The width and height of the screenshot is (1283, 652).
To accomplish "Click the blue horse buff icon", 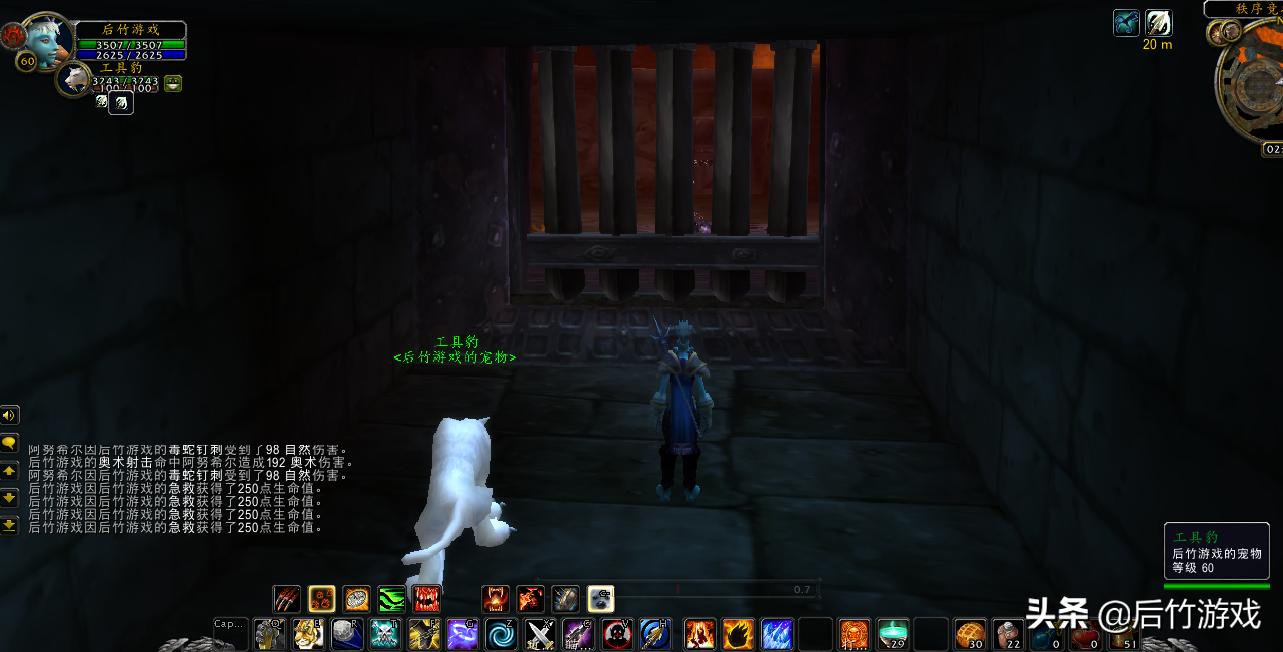I will (1127, 23).
